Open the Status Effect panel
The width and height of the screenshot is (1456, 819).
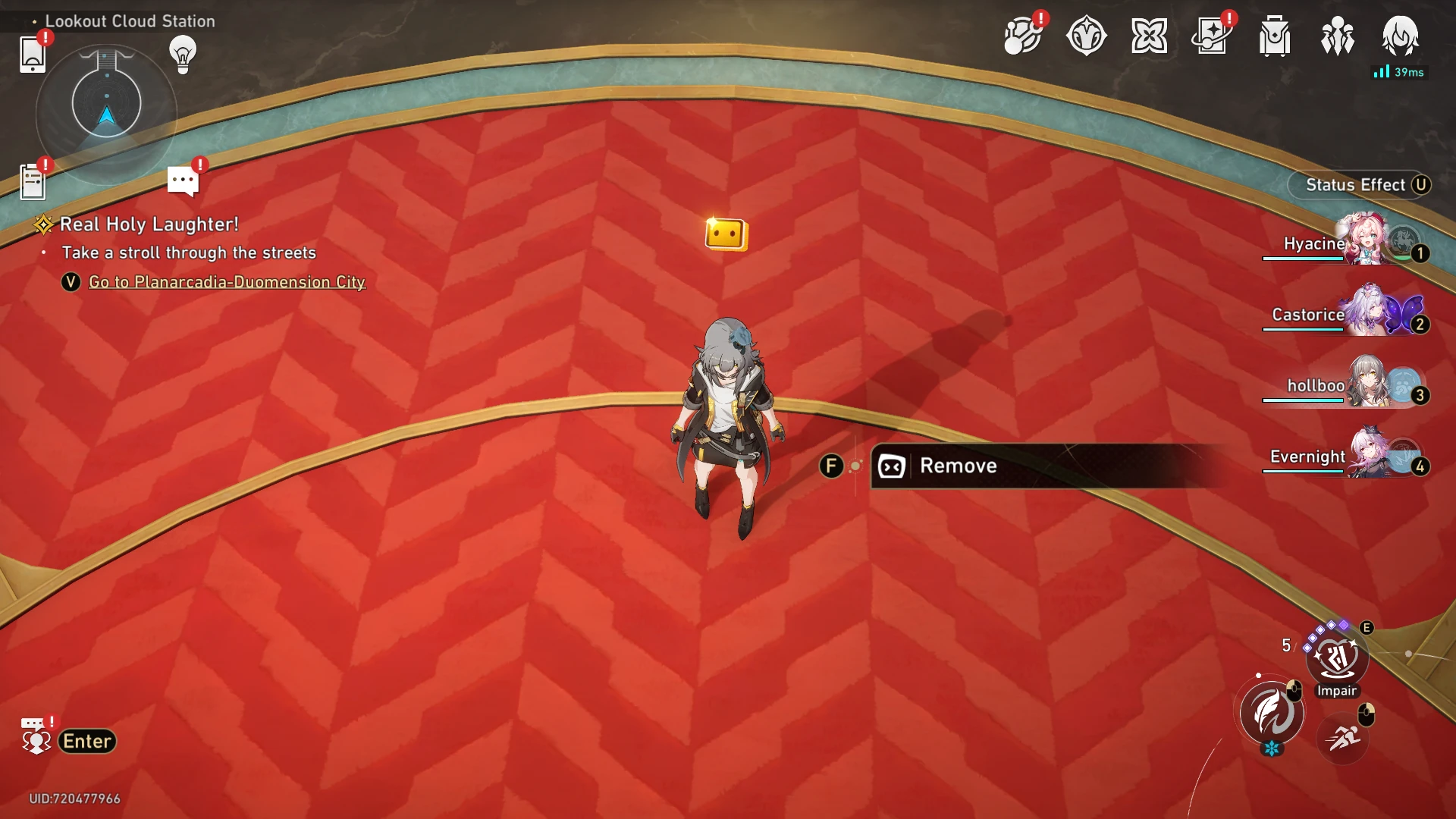click(1357, 185)
